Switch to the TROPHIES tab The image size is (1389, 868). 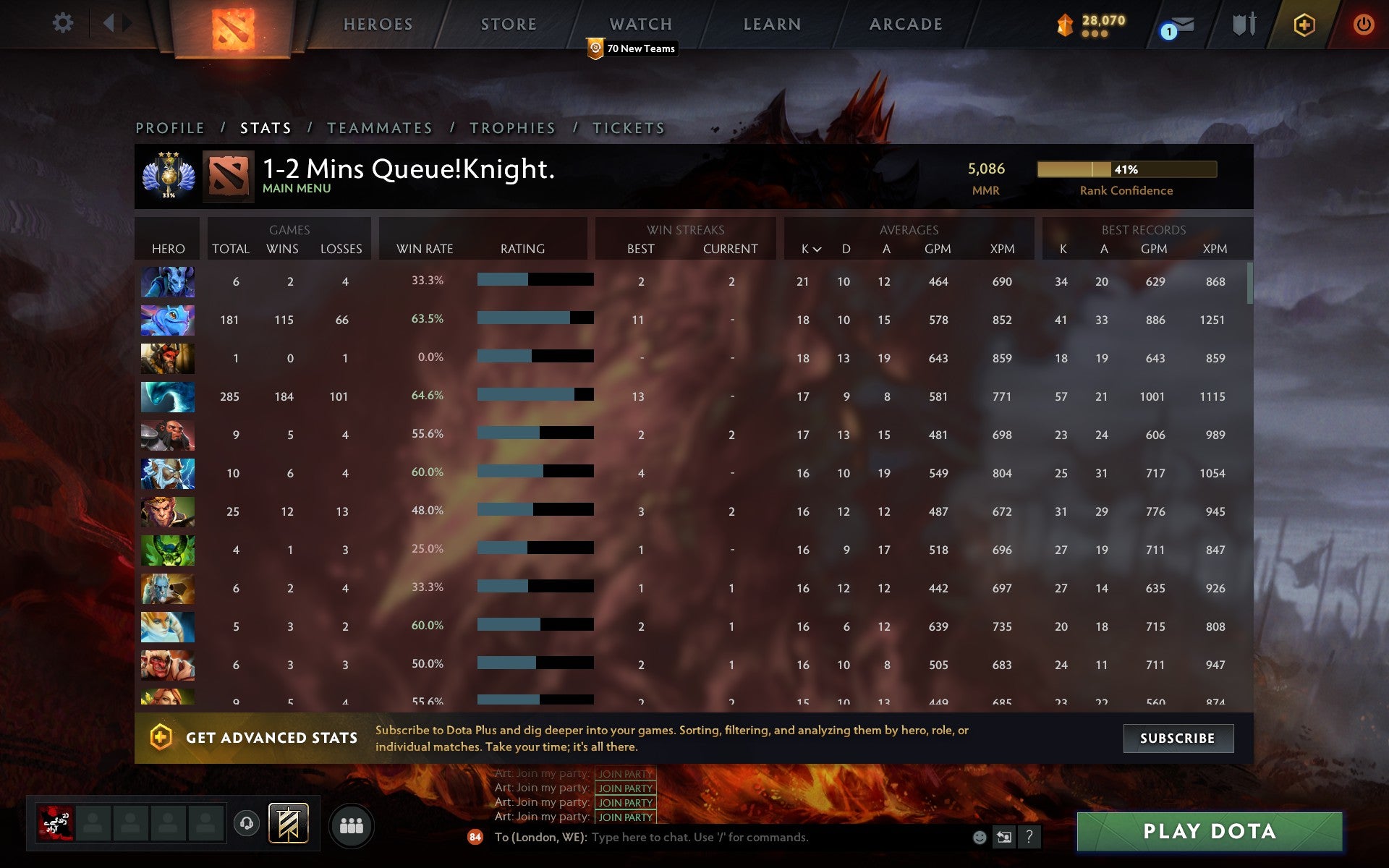pos(512,127)
